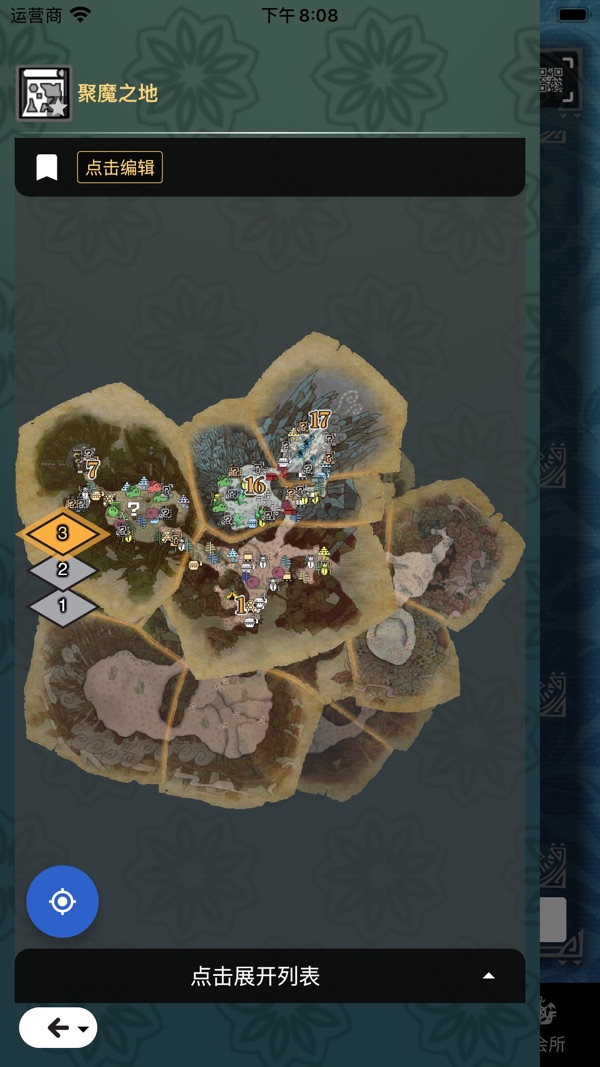Switch to map floor 3
This screenshot has width=600, height=1067.
[62, 533]
